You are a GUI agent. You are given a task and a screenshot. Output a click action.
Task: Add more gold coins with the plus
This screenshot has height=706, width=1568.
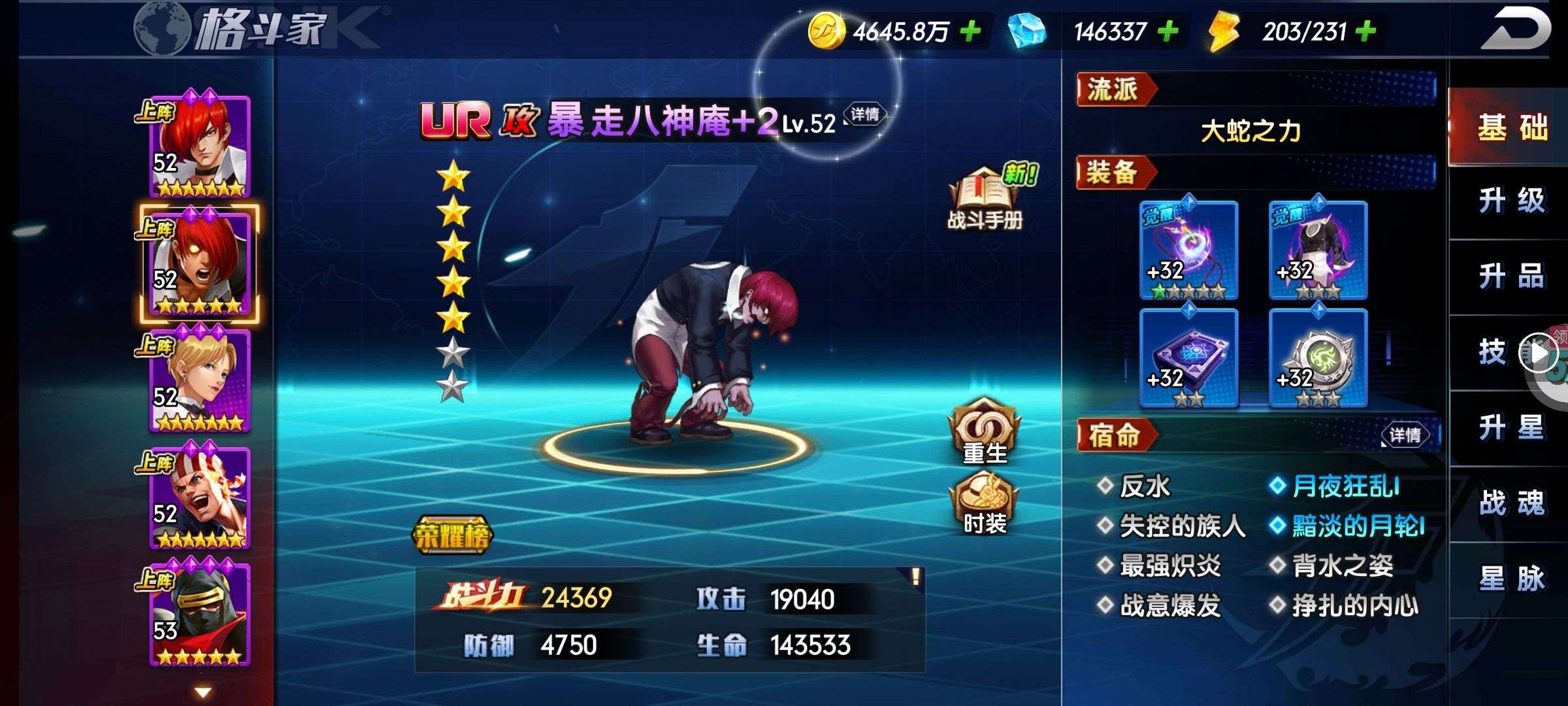coord(970,31)
